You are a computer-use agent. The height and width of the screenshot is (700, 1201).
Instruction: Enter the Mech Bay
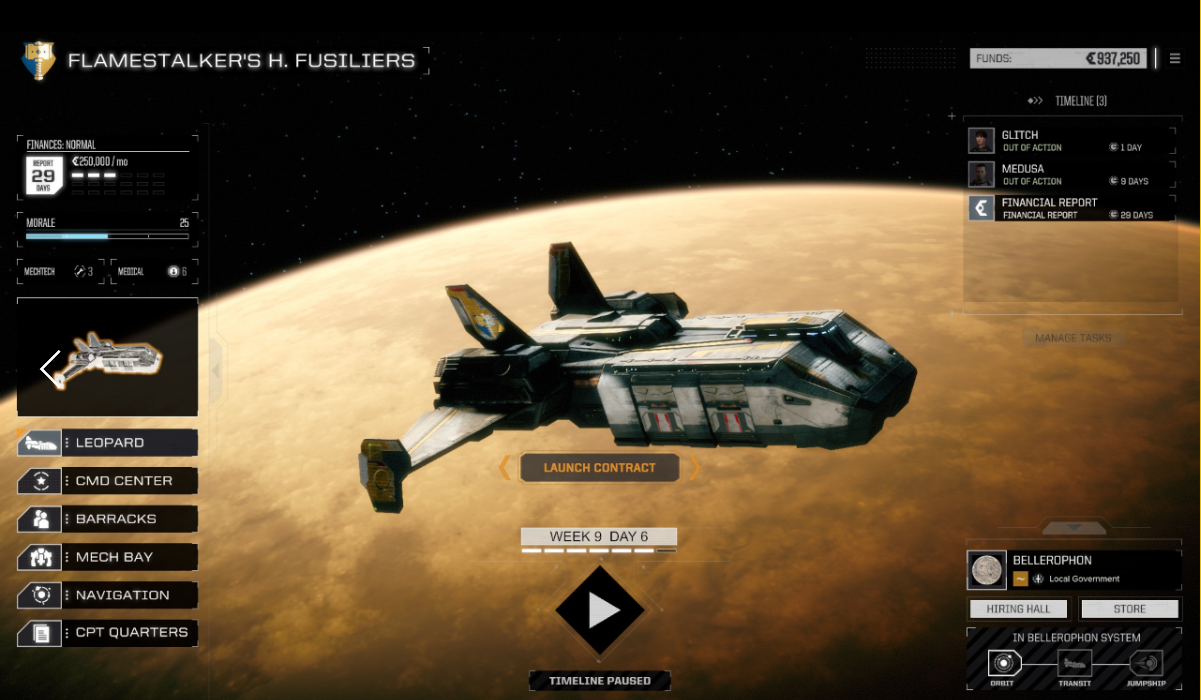pyautogui.click(x=108, y=557)
